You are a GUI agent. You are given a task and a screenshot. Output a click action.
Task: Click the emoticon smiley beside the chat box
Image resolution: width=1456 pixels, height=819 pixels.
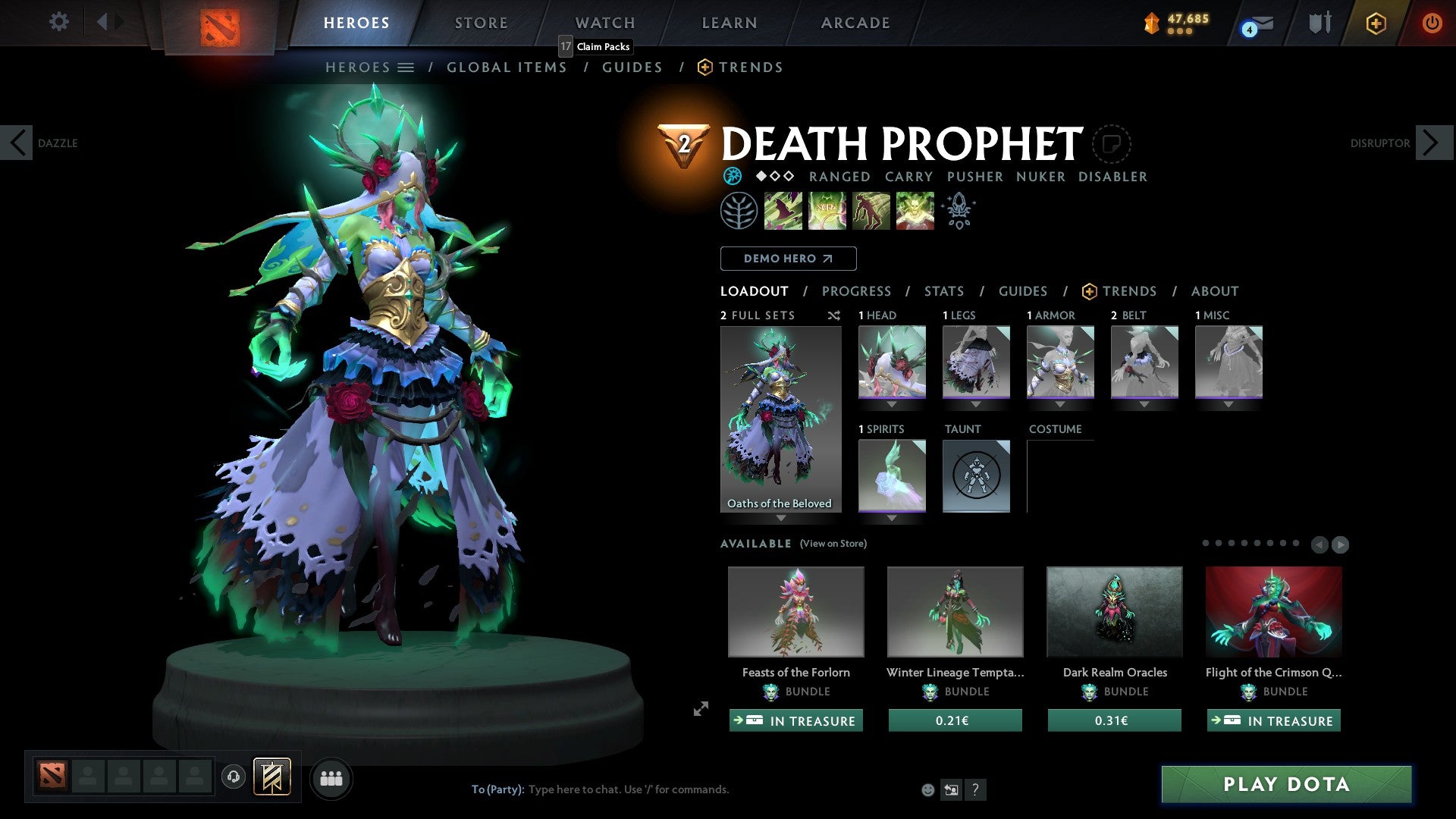coord(927,789)
